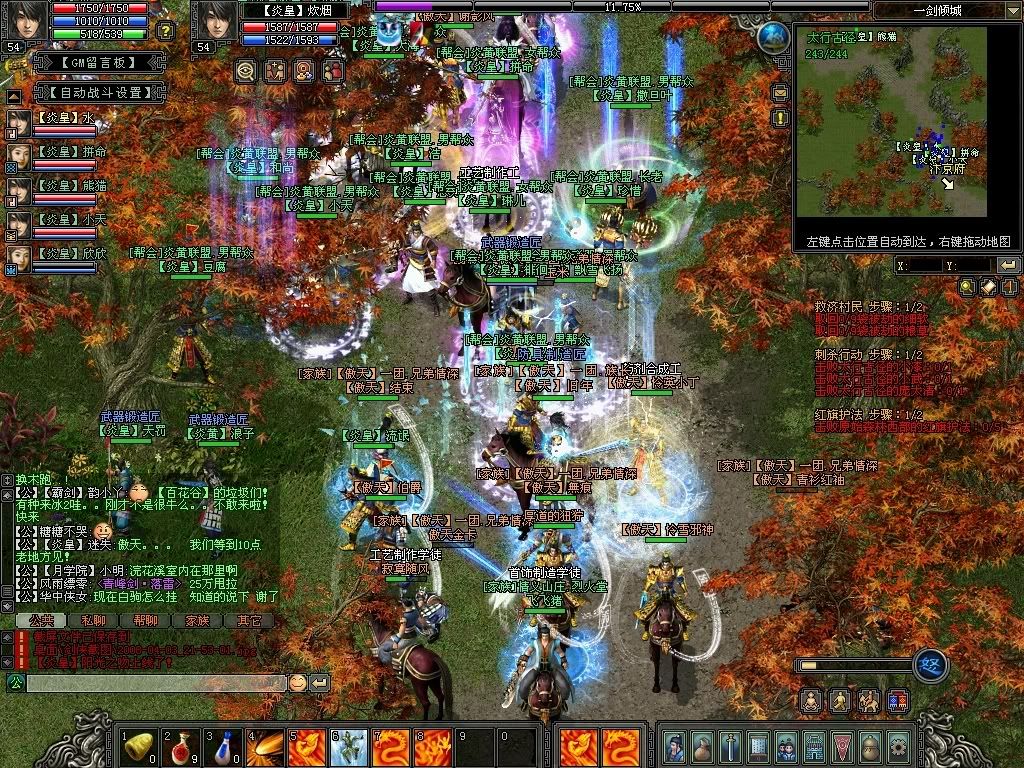The image size is (1024, 768).
Task: Switch to the 其它 chat tab
Action: coord(249,621)
